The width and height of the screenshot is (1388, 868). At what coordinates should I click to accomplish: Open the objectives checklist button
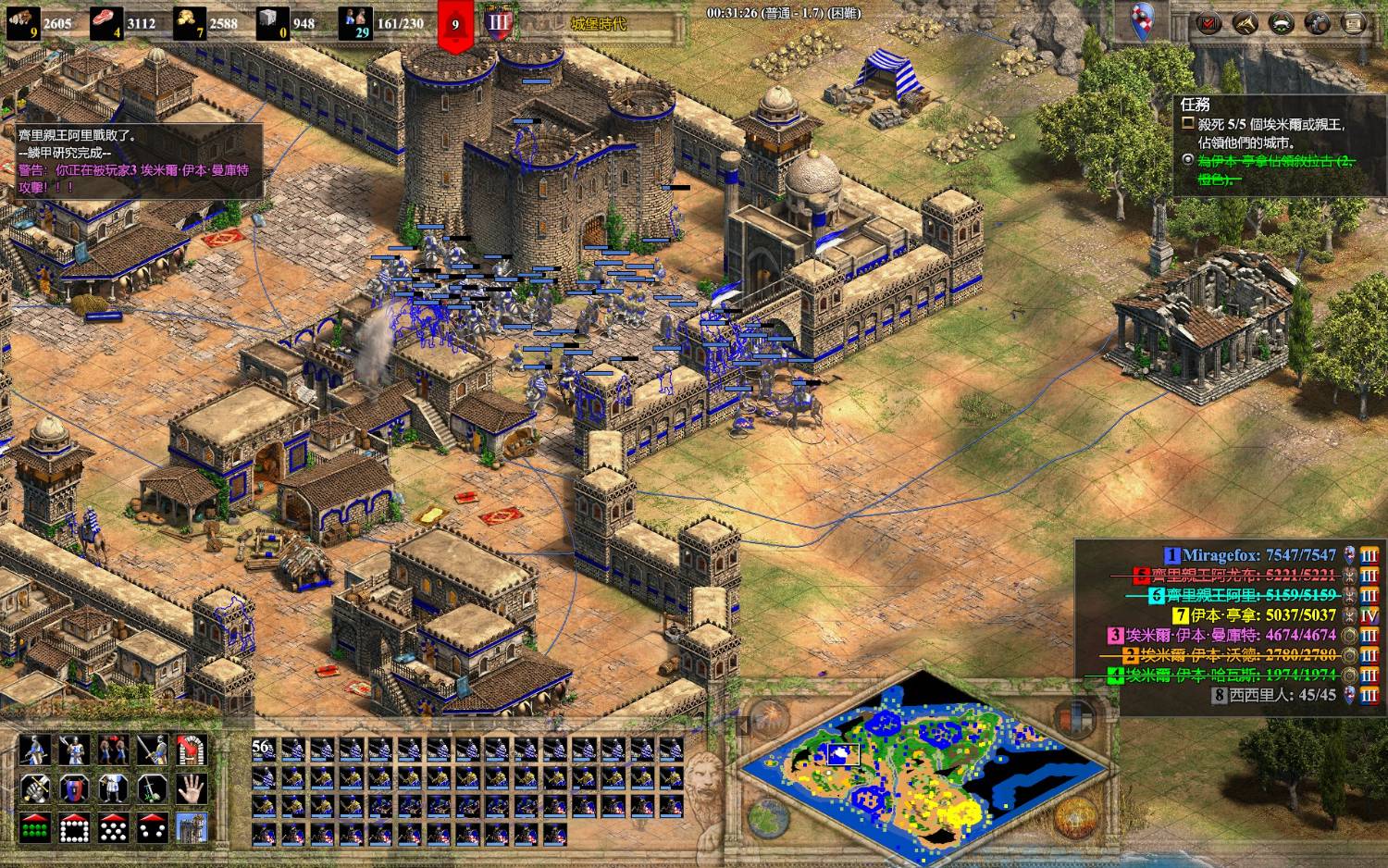click(x=1208, y=23)
